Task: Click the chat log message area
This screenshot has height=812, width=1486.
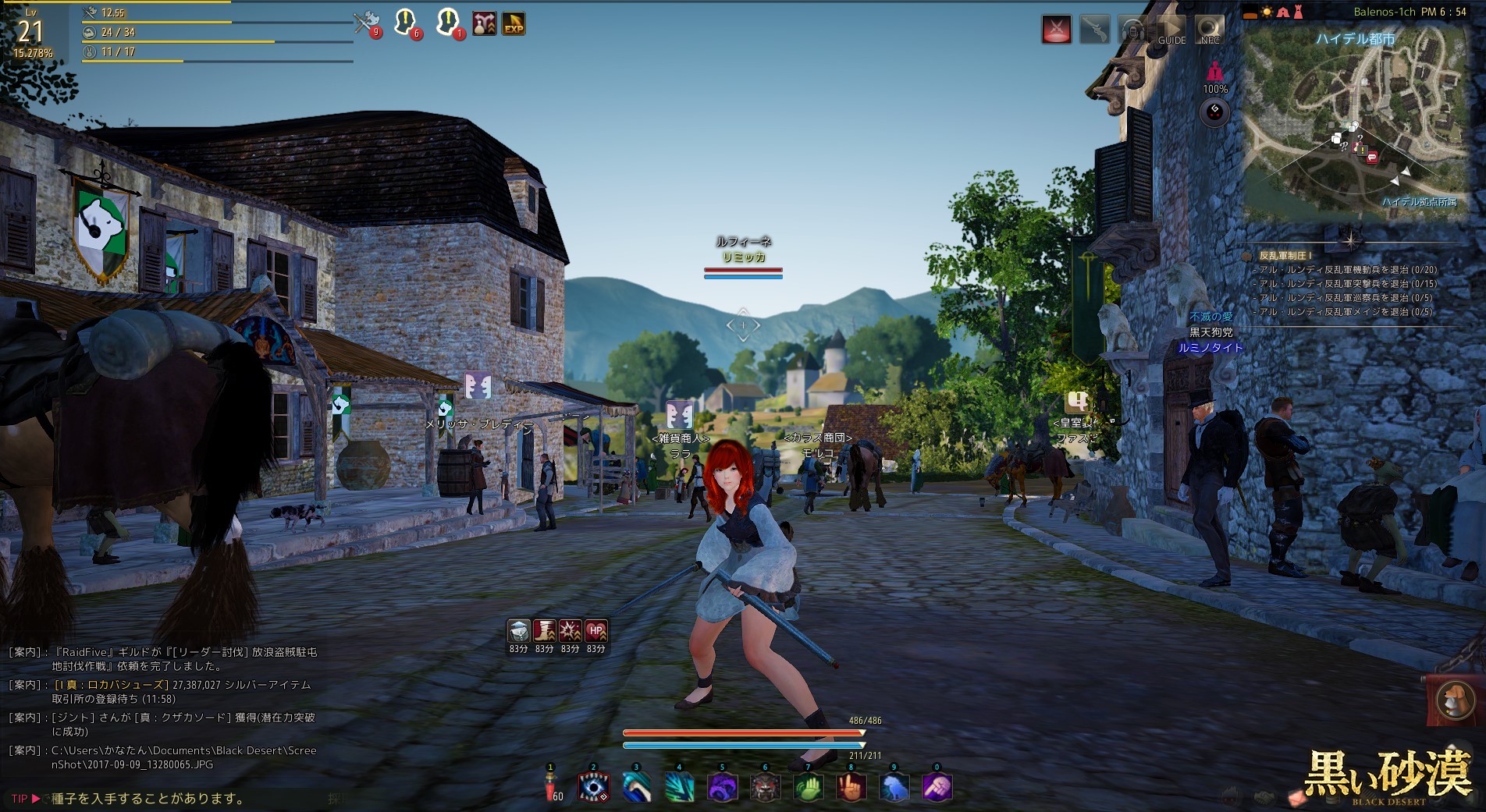Action: [x=164, y=707]
